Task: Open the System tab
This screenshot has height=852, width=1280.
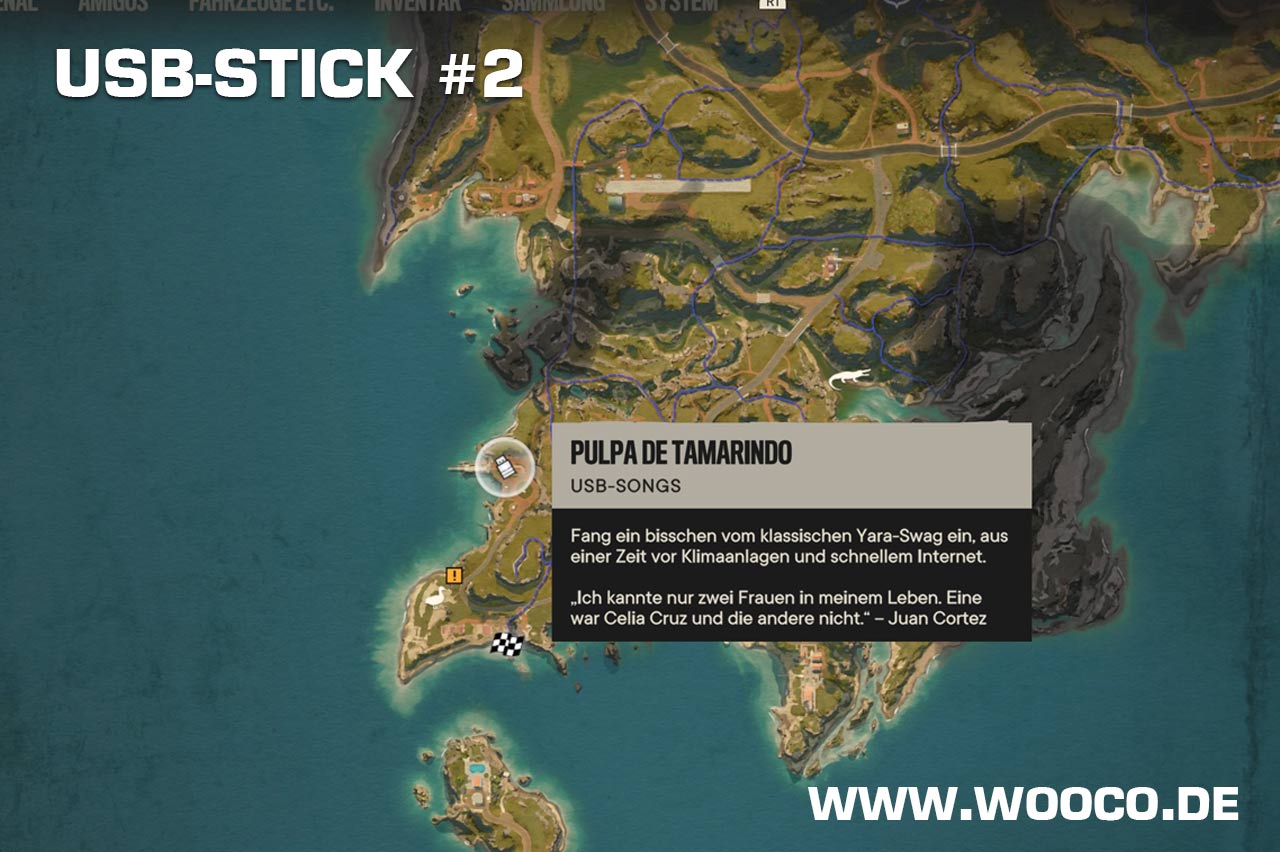Action: pos(680,5)
